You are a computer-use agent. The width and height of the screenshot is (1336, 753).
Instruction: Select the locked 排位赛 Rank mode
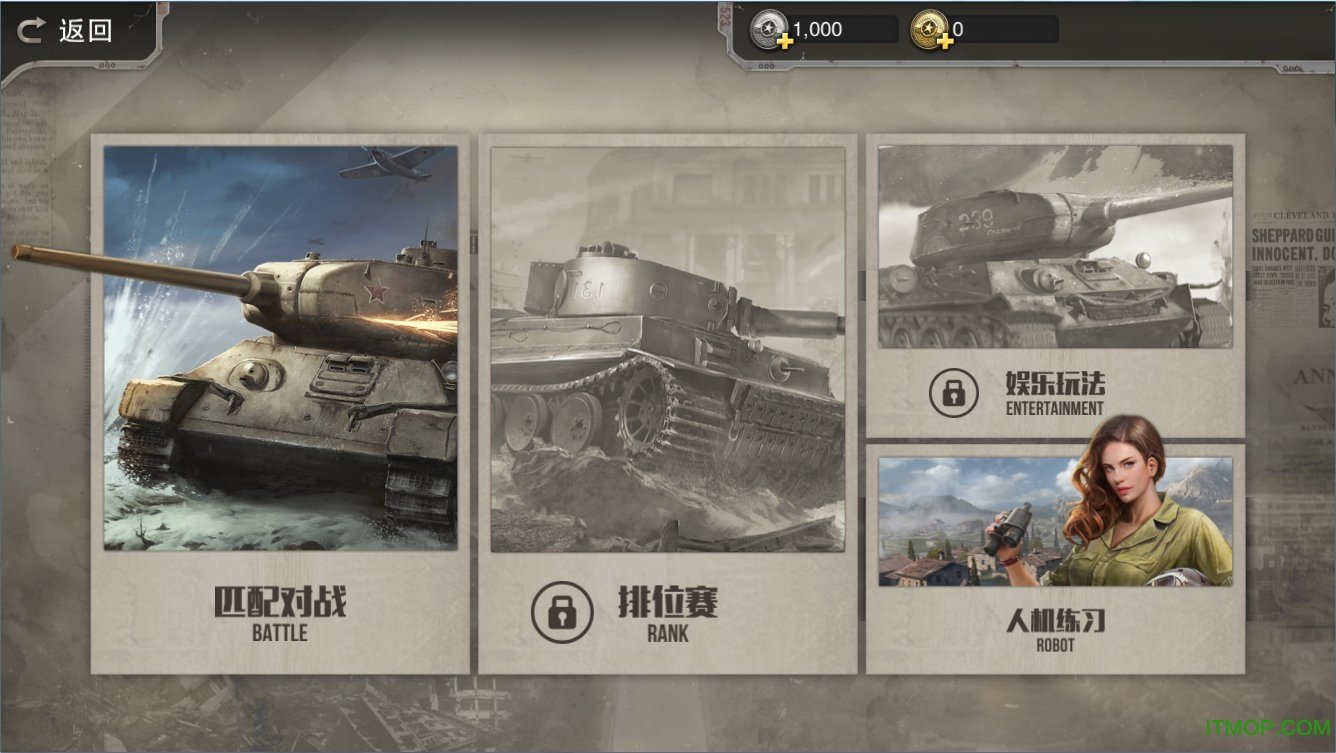tap(667, 404)
